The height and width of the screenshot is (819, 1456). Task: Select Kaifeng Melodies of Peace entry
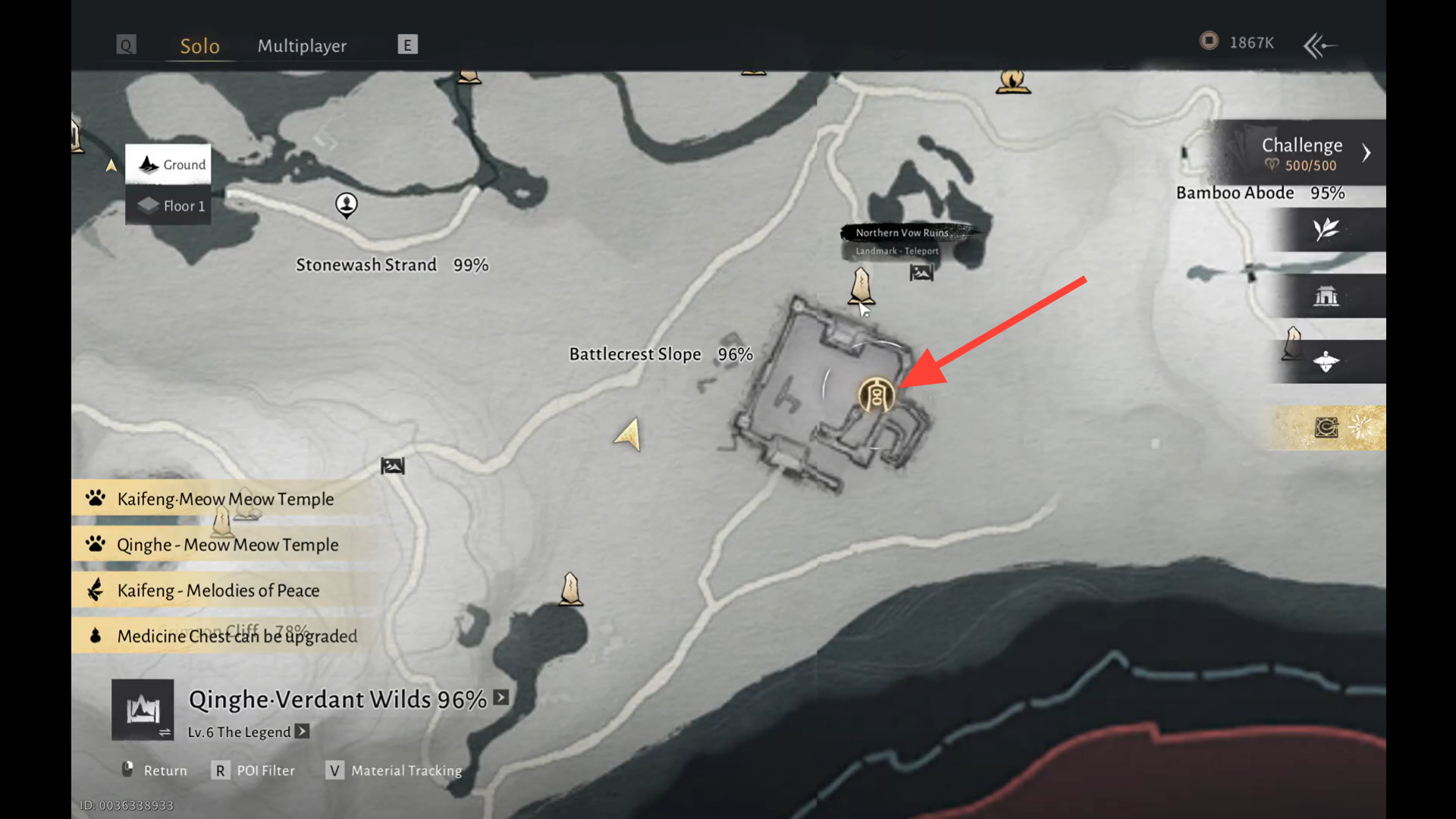pos(218,590)
